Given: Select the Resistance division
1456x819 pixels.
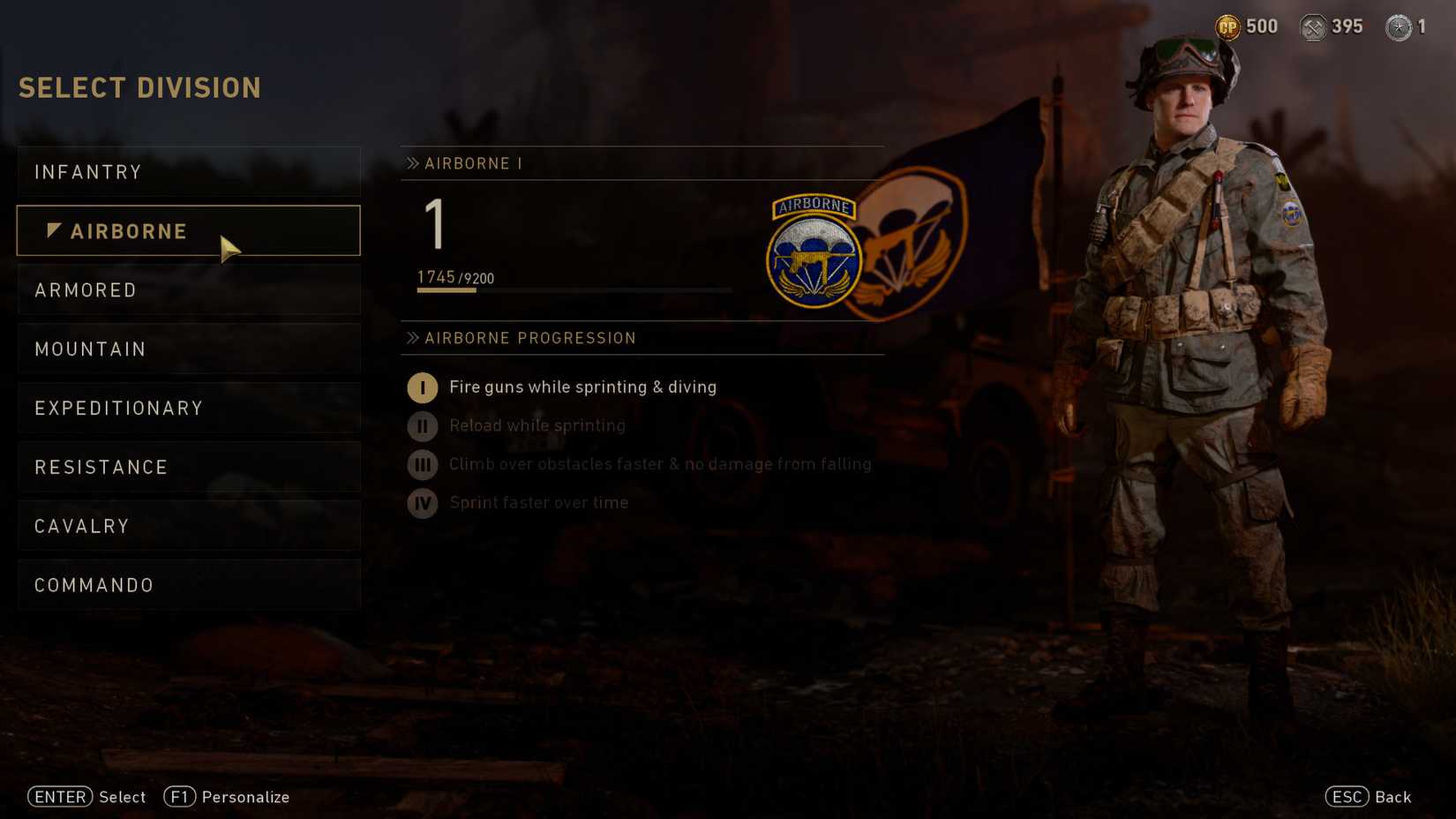Looking at the screenshot, I should point(101,467).
